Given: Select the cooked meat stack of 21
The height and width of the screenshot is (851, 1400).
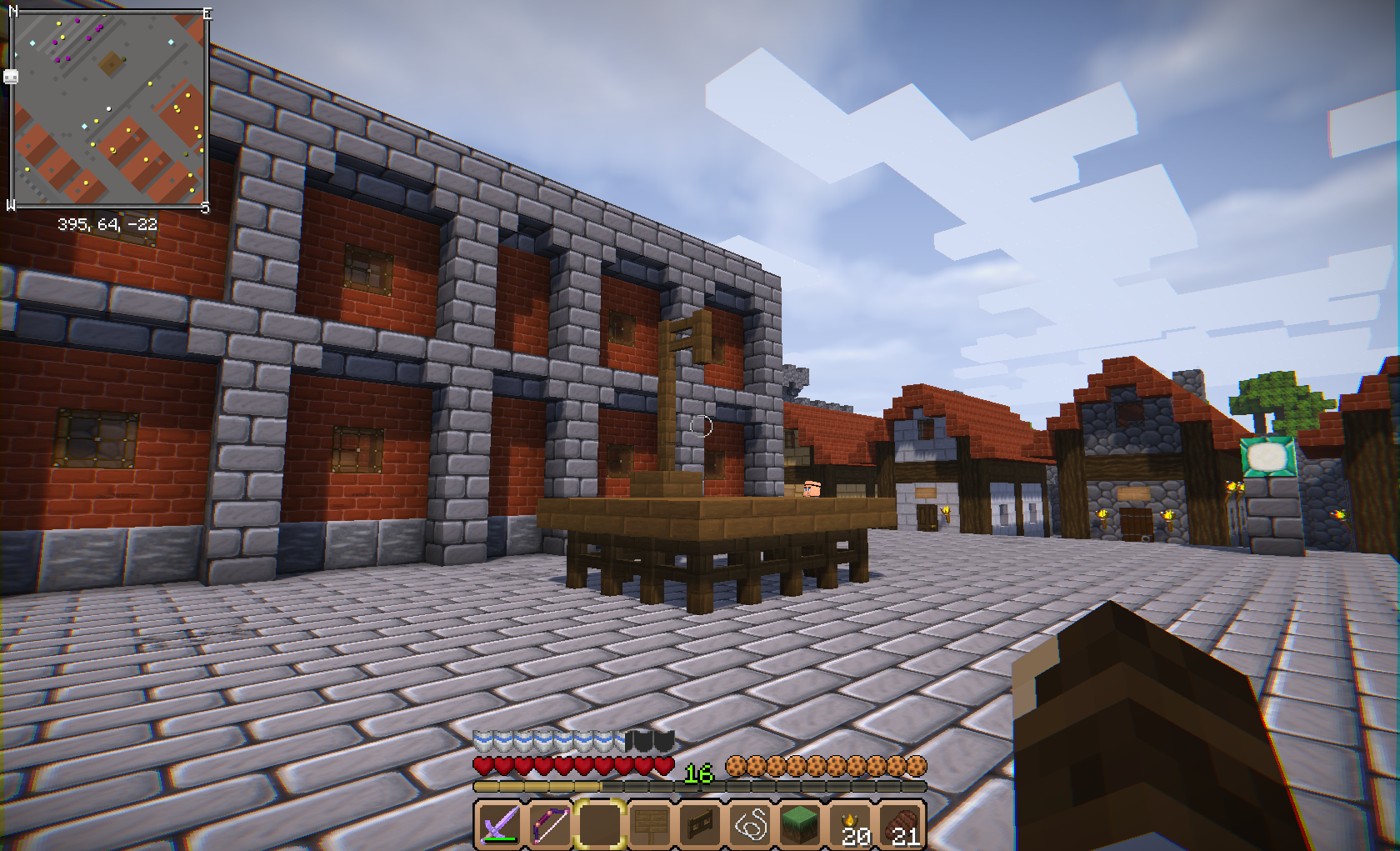Looking at the screenshot, I should (902, 825).
